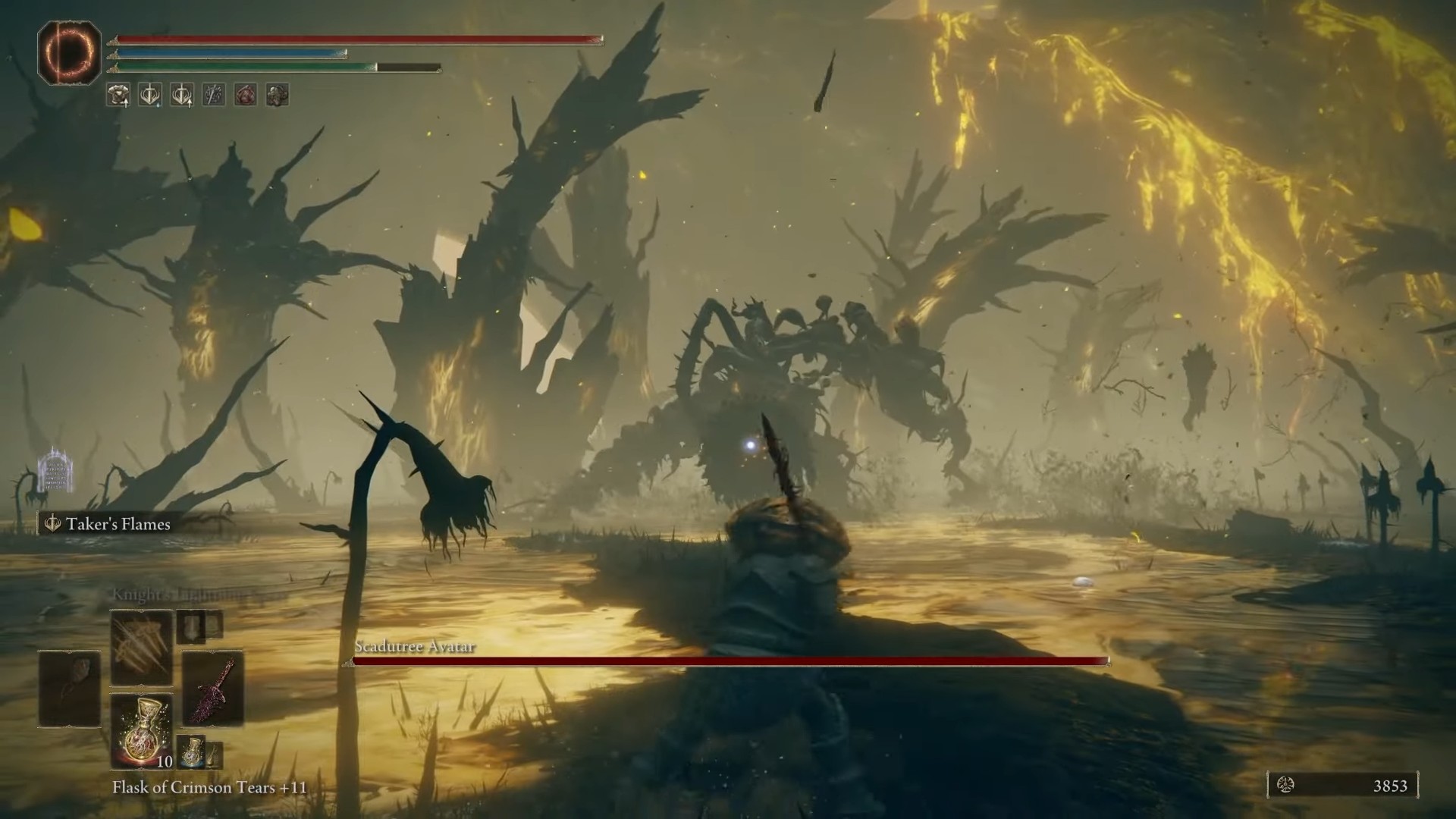The height and width of the screenshot is (819, 1456).
Task: Select the Flask of Crimson Tears slot
Action: 142,730
